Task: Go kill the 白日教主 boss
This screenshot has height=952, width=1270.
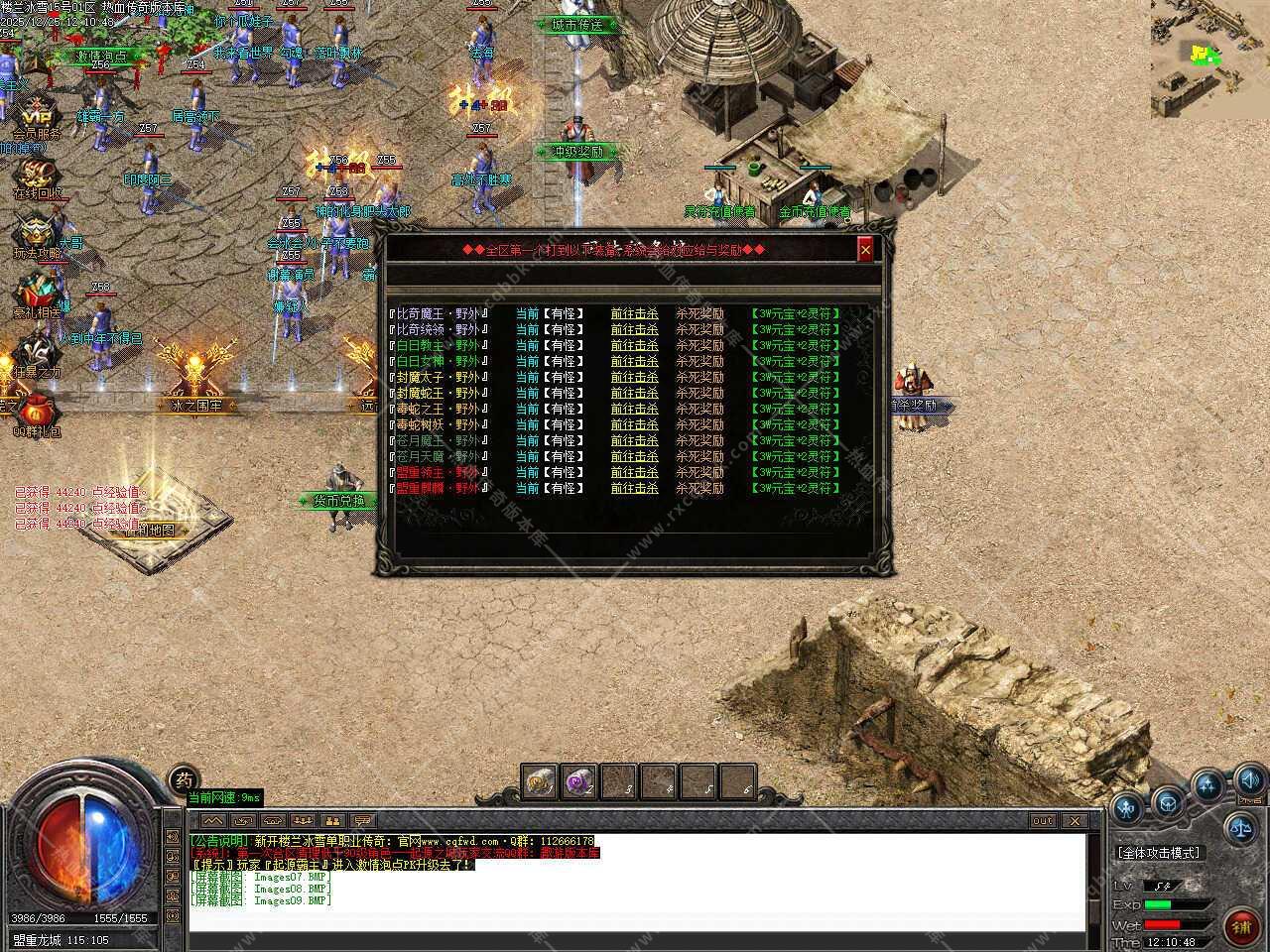Action: pos(634,345)
